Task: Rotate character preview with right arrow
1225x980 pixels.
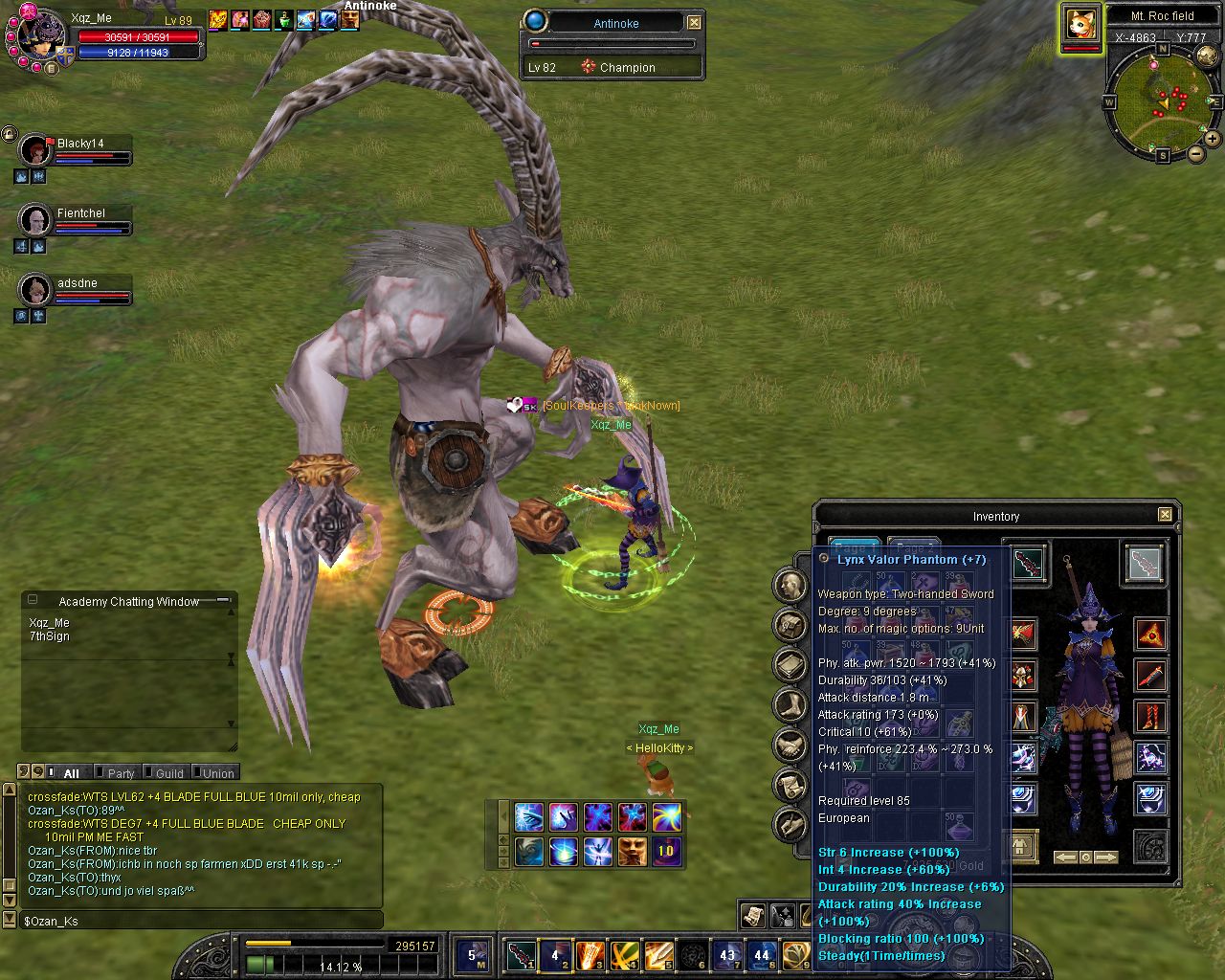Action: click(x=1105, y=857)
